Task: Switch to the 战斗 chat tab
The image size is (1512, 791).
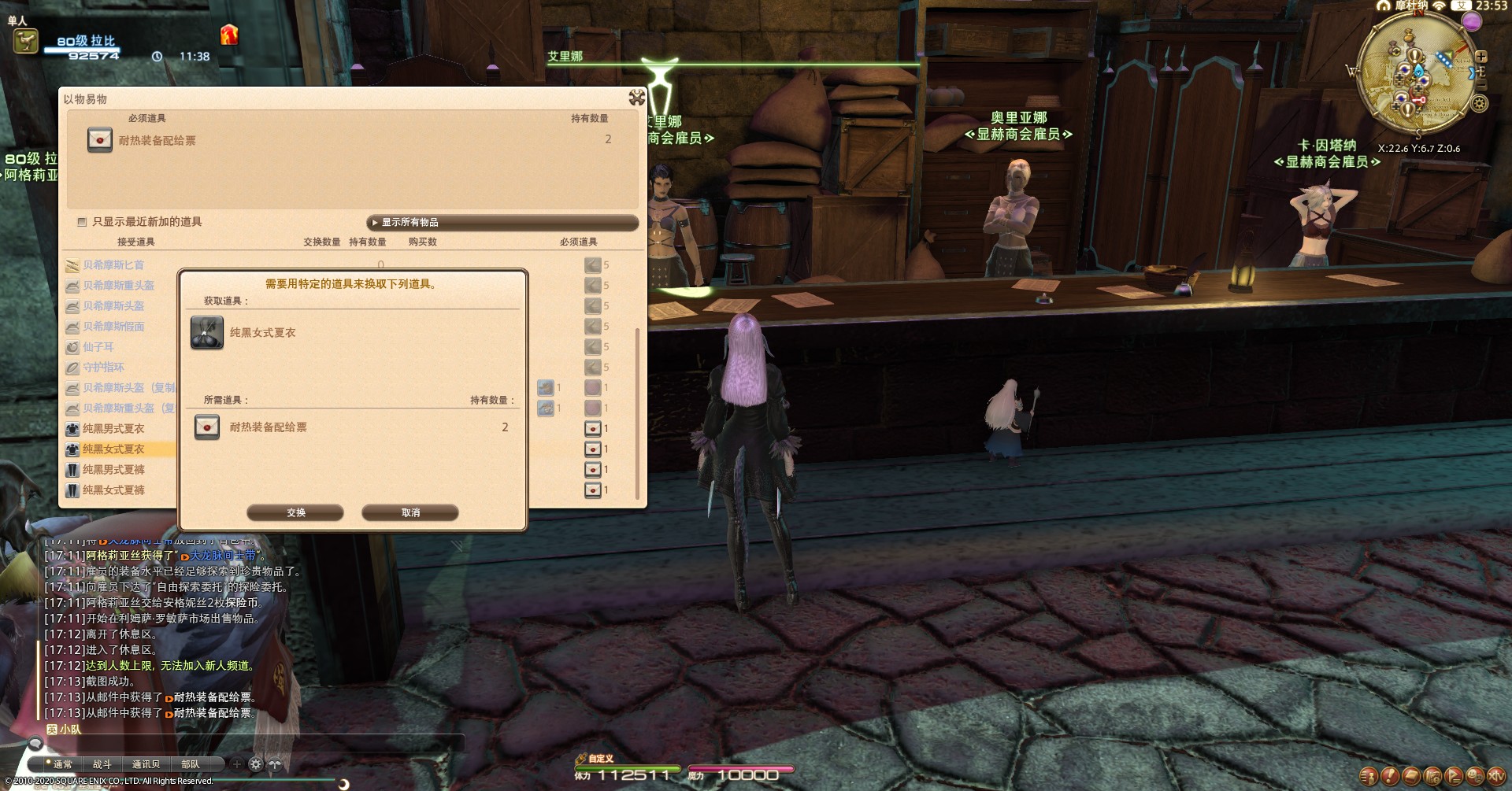Action: point(102,764)
